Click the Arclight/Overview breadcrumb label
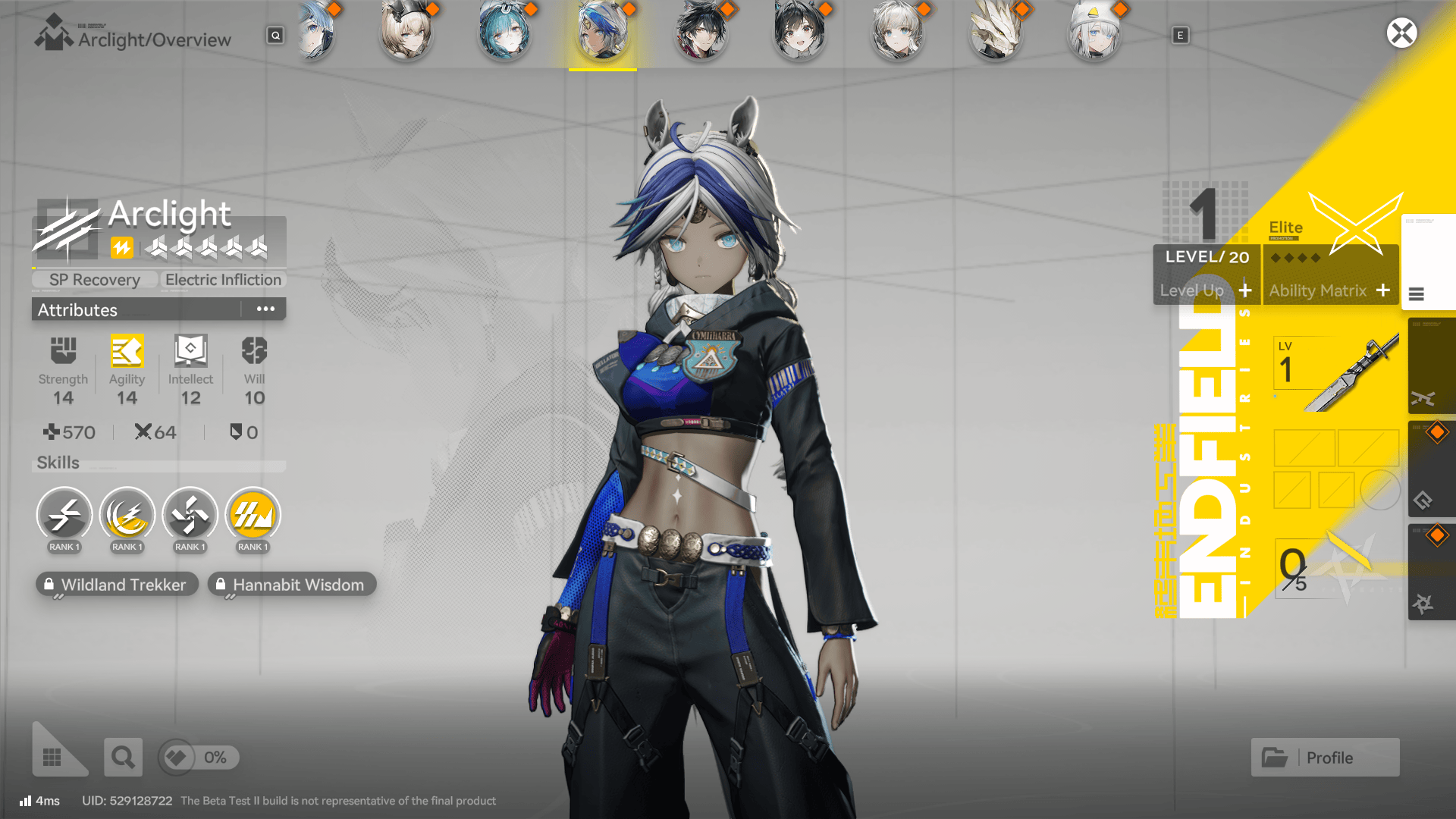The image size is (1456, 819). 155,39
